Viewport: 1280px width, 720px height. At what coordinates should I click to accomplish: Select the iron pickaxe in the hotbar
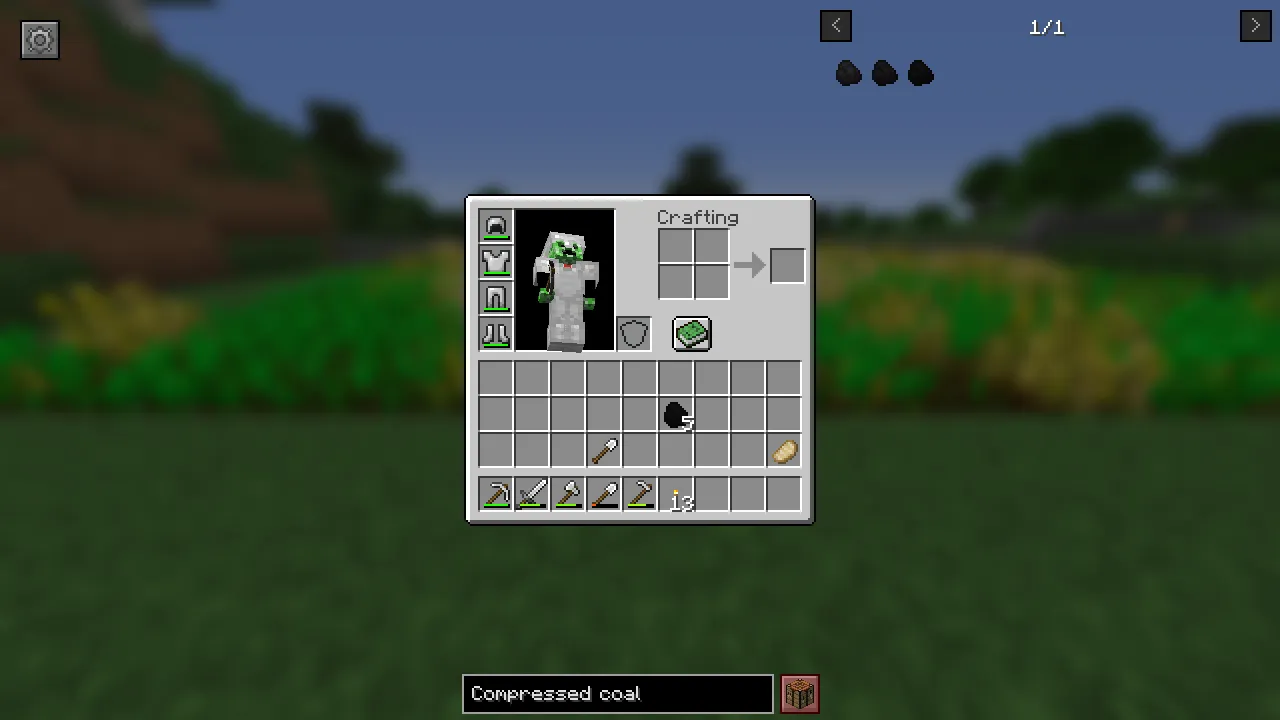click(497, 494)
